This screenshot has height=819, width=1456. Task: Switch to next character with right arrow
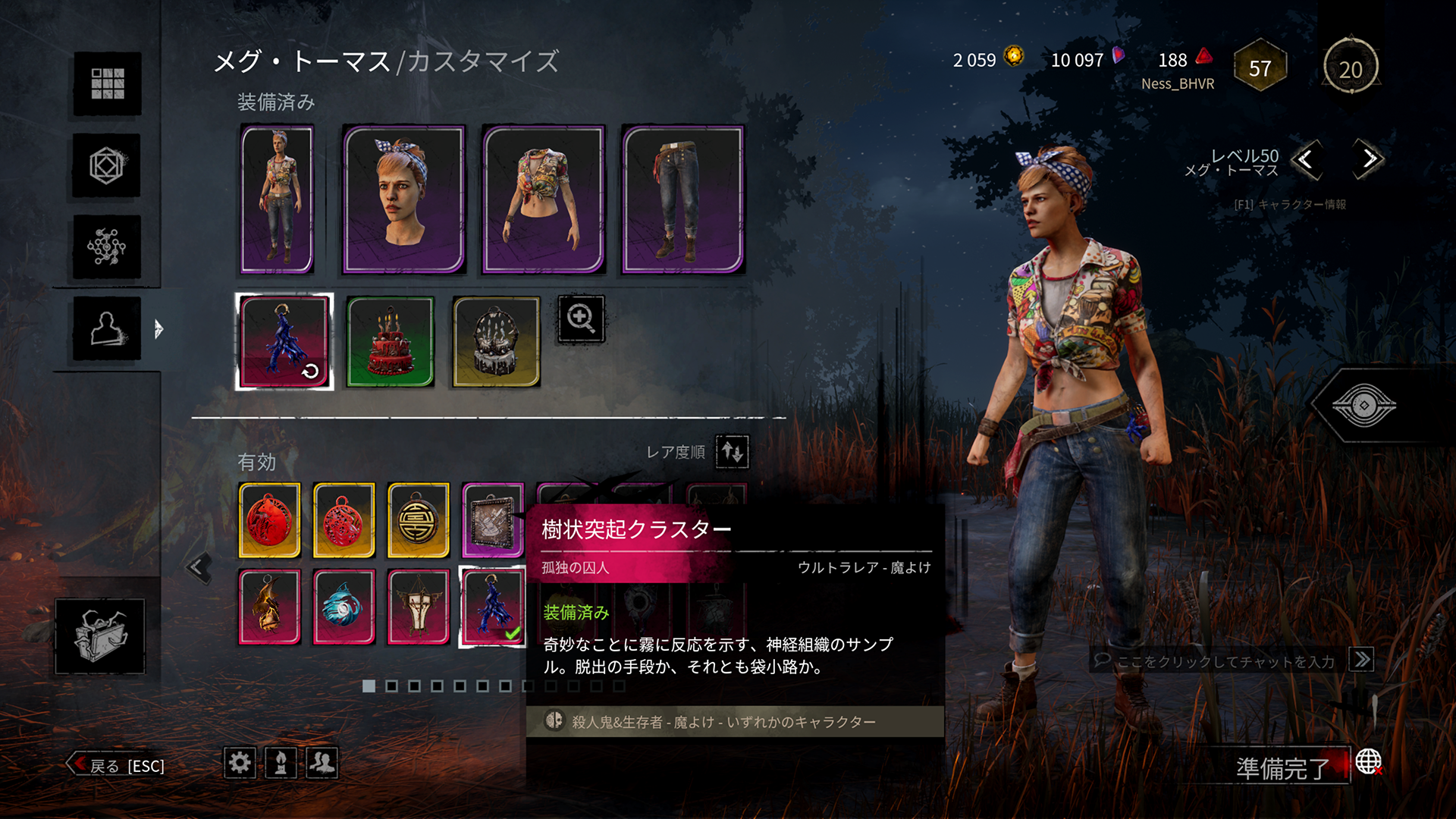(x=1368, y=159)
